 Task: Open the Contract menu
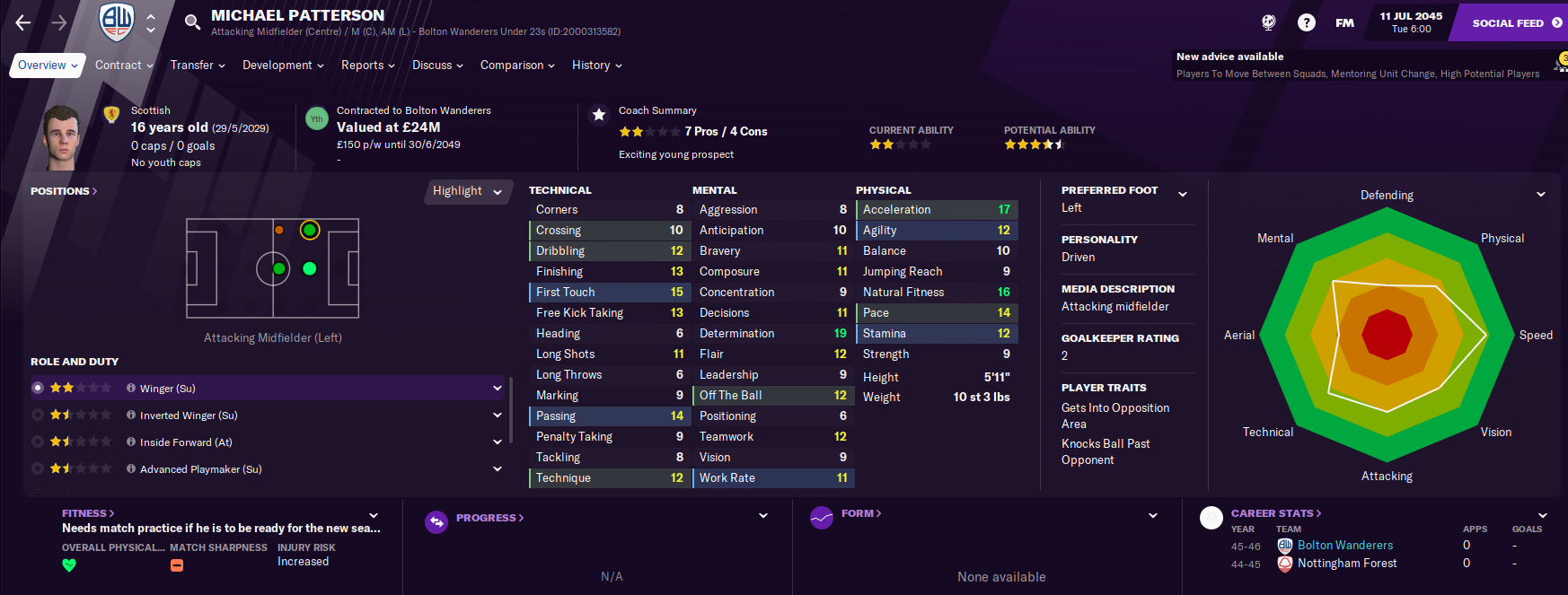tap(124, 66)
